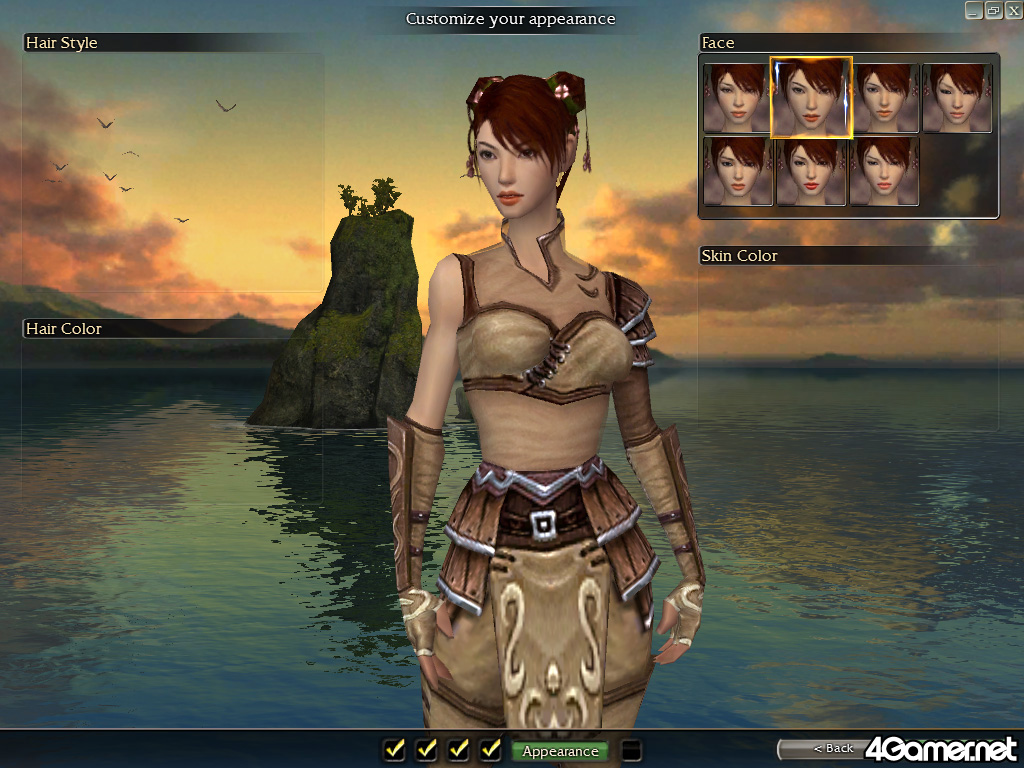Click the green Appearance step button
Viewport: 1024px width, 768px height.
point(560,751)
